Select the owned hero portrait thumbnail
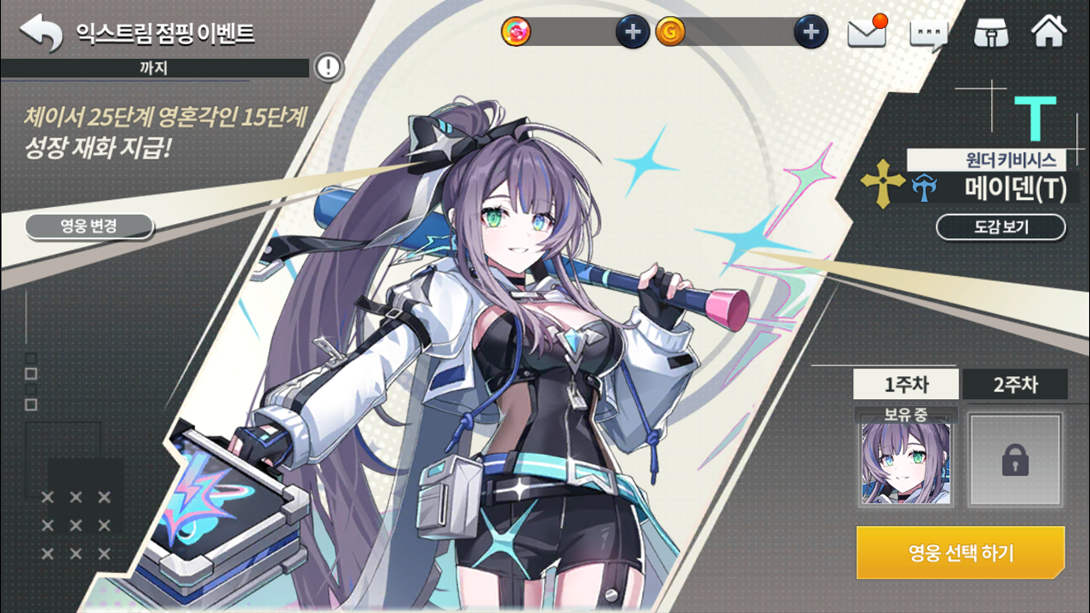Screen dimensions: 1090x613 (x=905, y=461)
